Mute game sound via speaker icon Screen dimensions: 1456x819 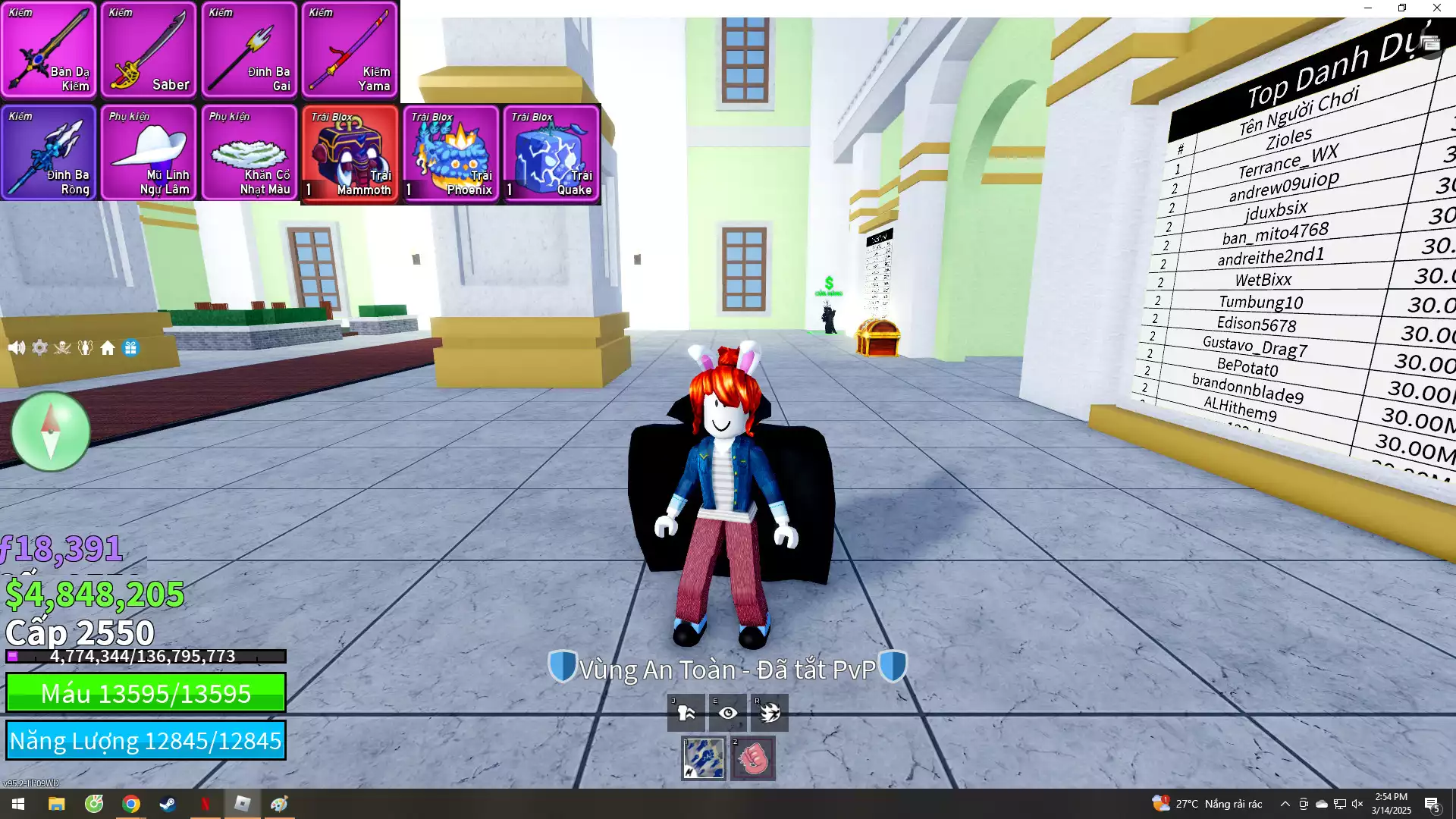tap(17, 347)
